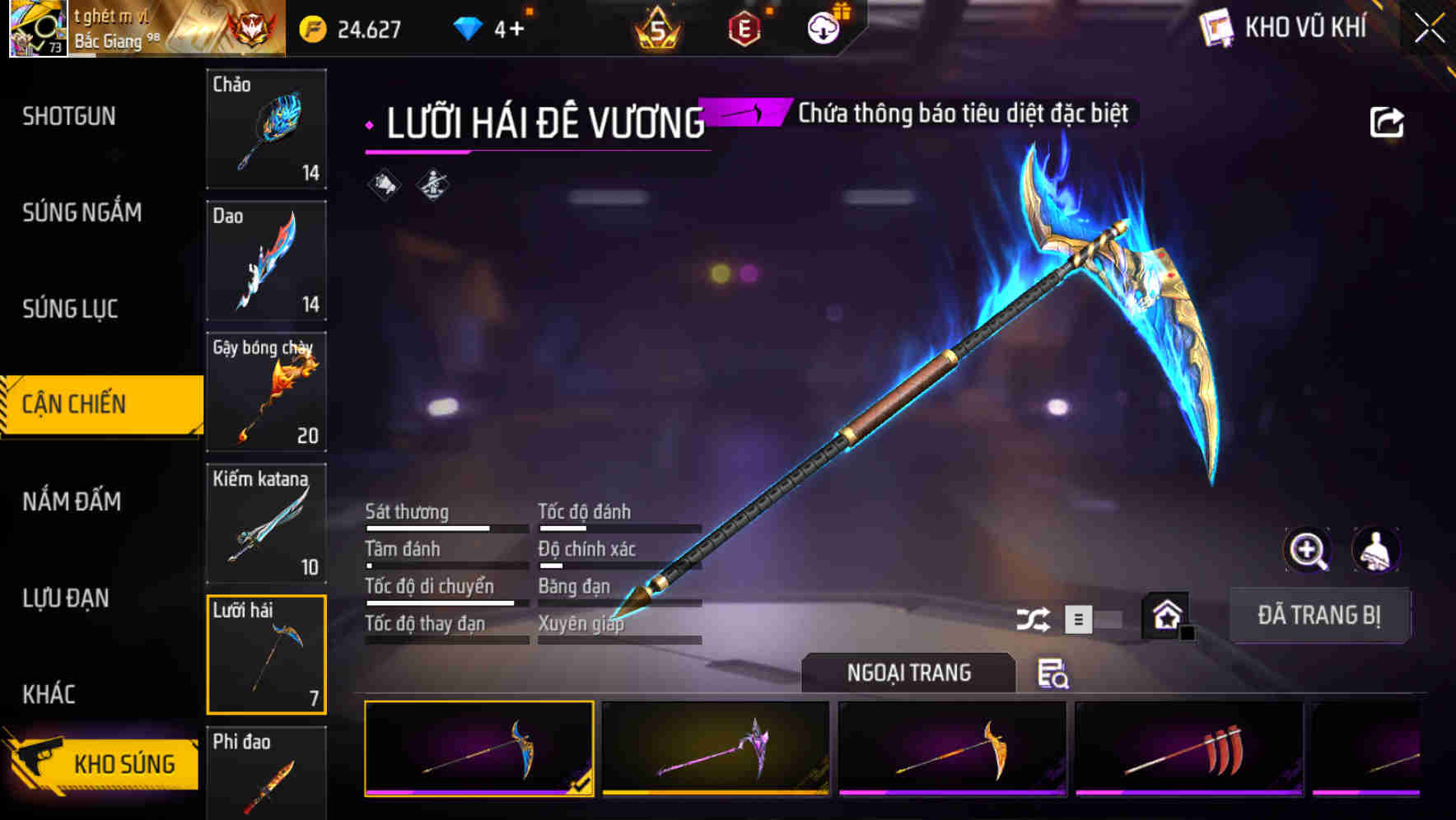
Task: Open the KHO VŨ KHÍ armory icon
Action: click(1216, 27)
